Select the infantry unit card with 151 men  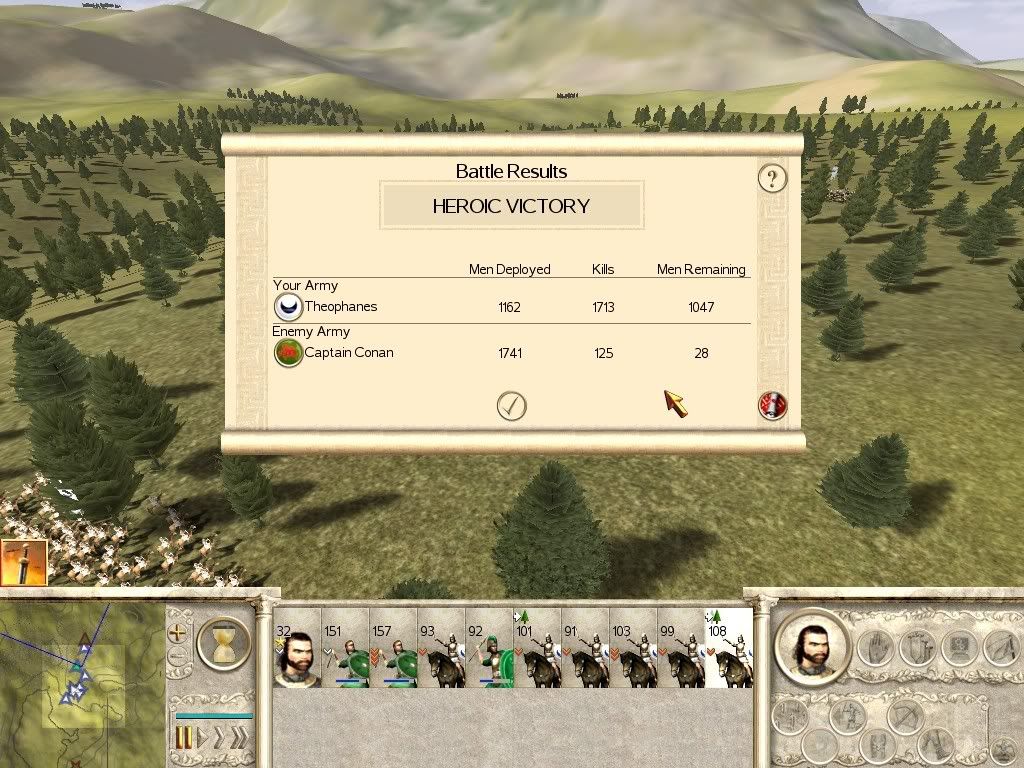(345, 650)
